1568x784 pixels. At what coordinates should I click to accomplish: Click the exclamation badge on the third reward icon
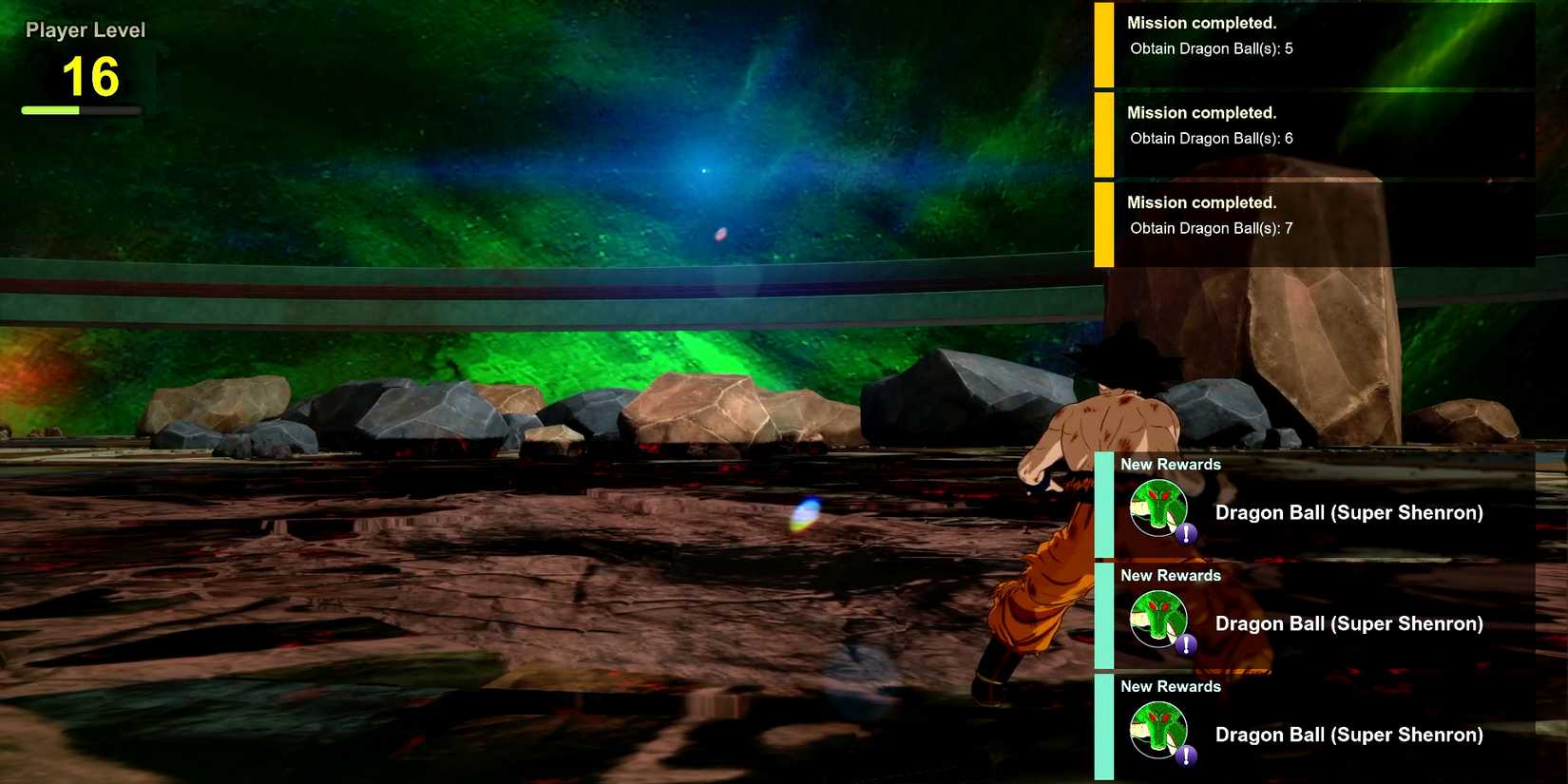click(1184, 757)
